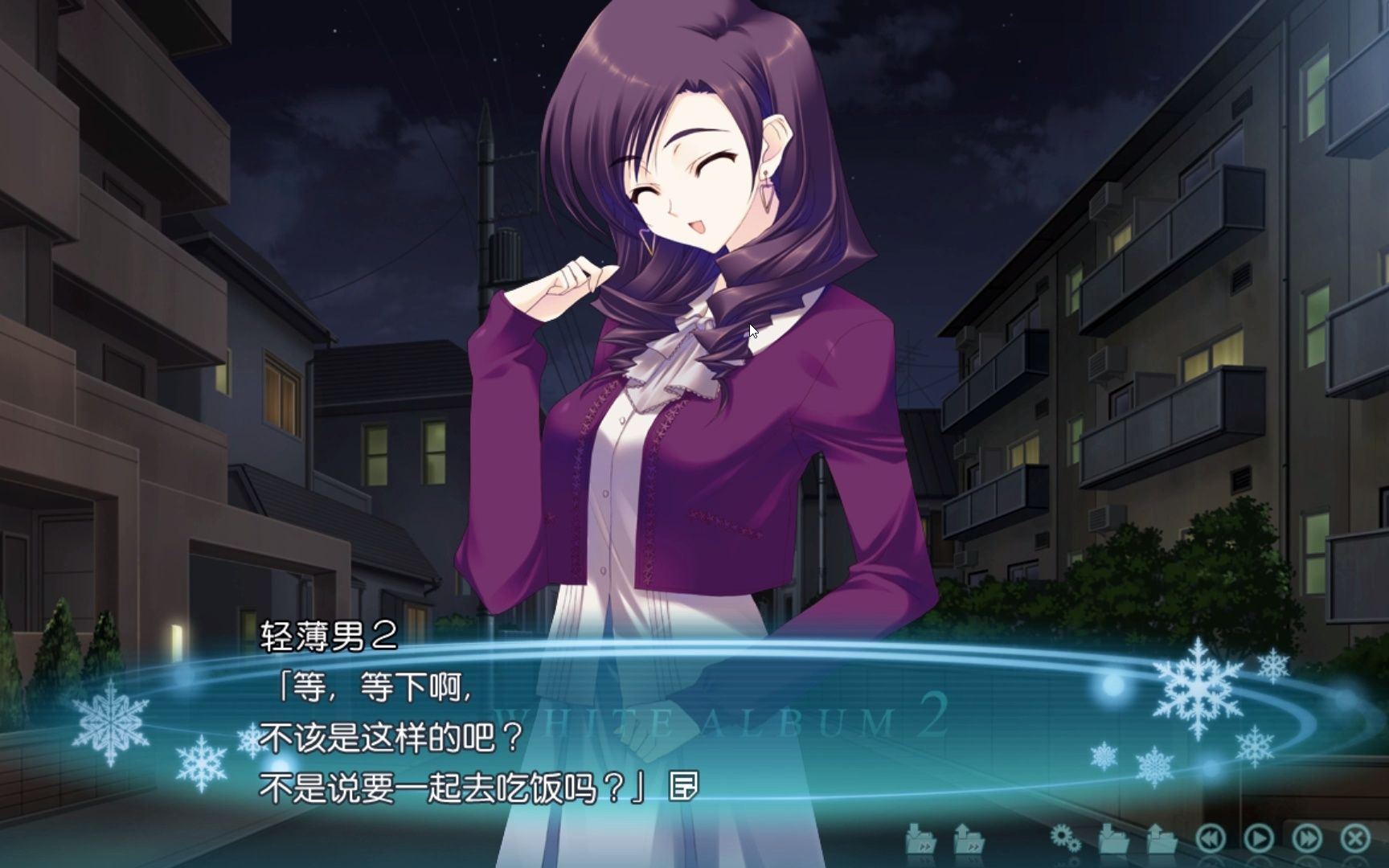Screen dimensions: 1389x868
Task: Start auto-play with the play button
Action: (x=1259, y=839)
